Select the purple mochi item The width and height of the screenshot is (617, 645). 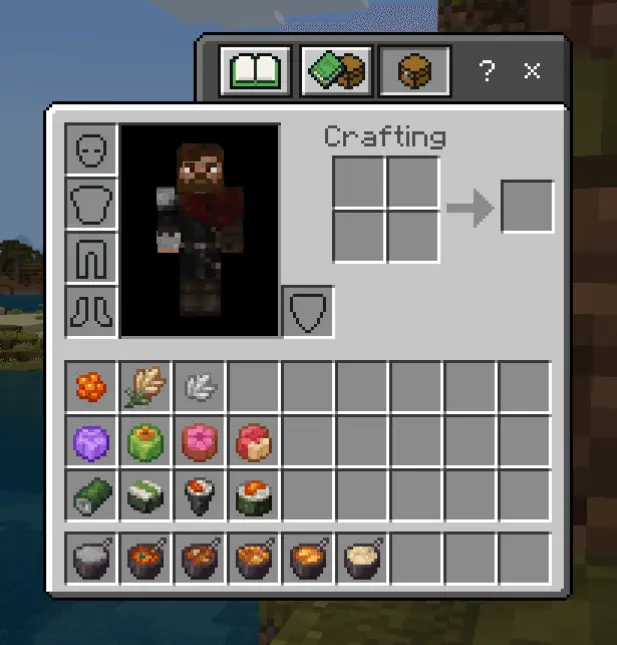coord(92,441)
